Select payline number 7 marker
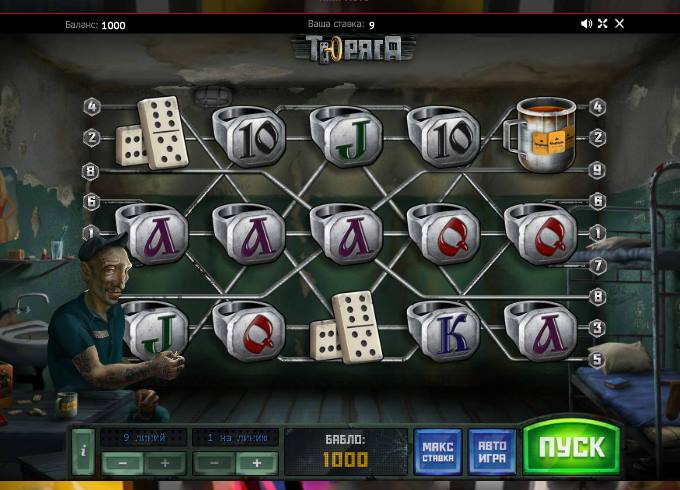 [598, 266]
